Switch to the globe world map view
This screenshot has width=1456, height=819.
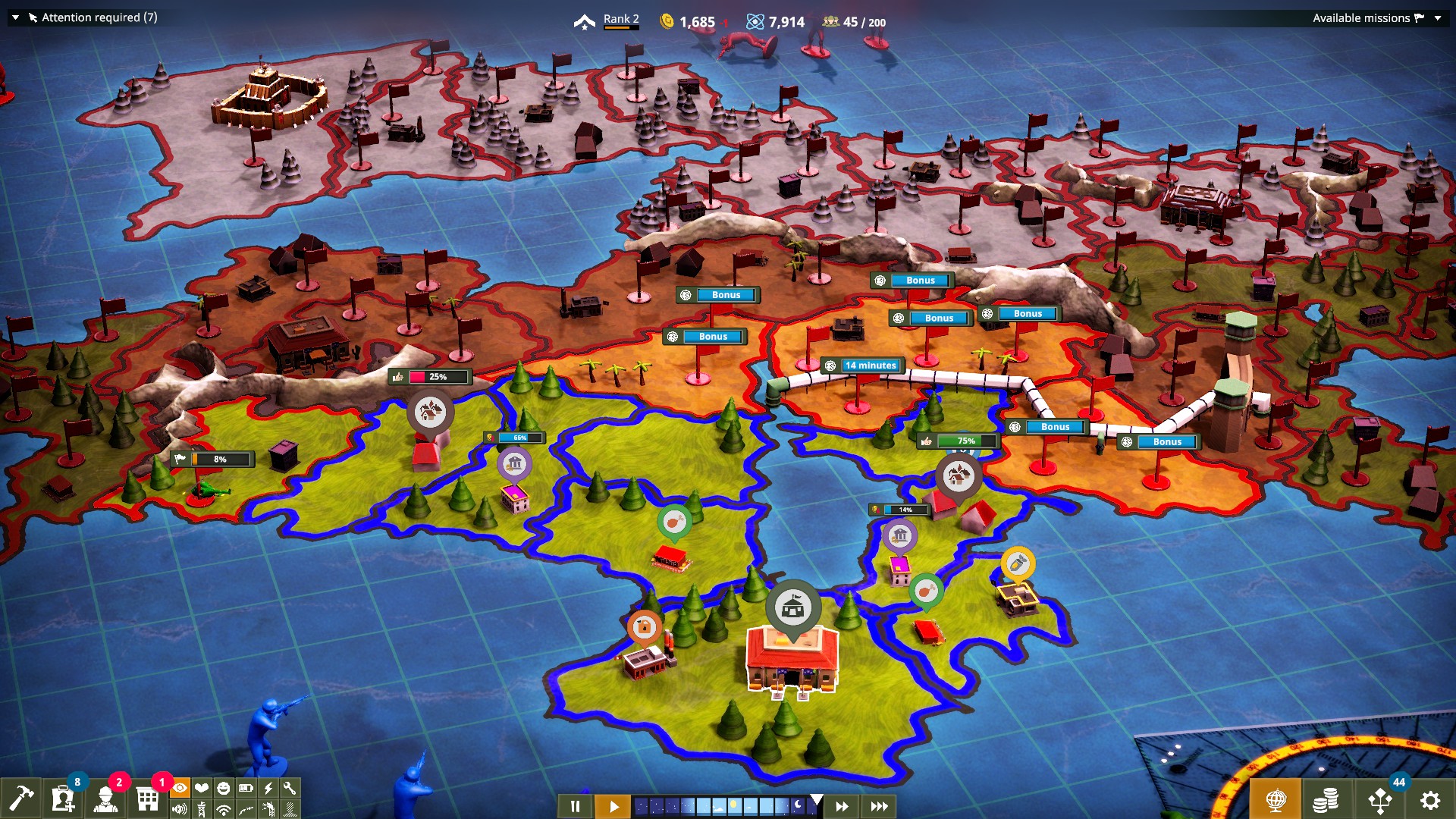coord(1277,801)
